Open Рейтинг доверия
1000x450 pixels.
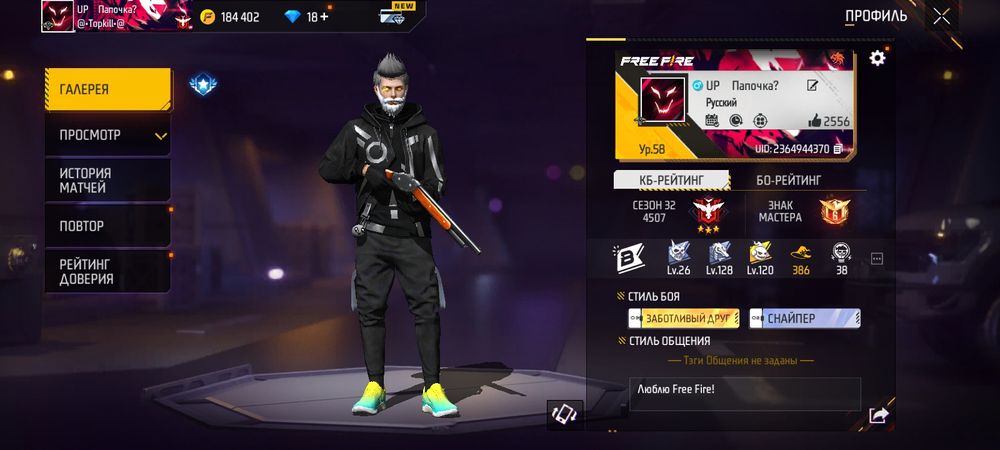coord(107,271)
